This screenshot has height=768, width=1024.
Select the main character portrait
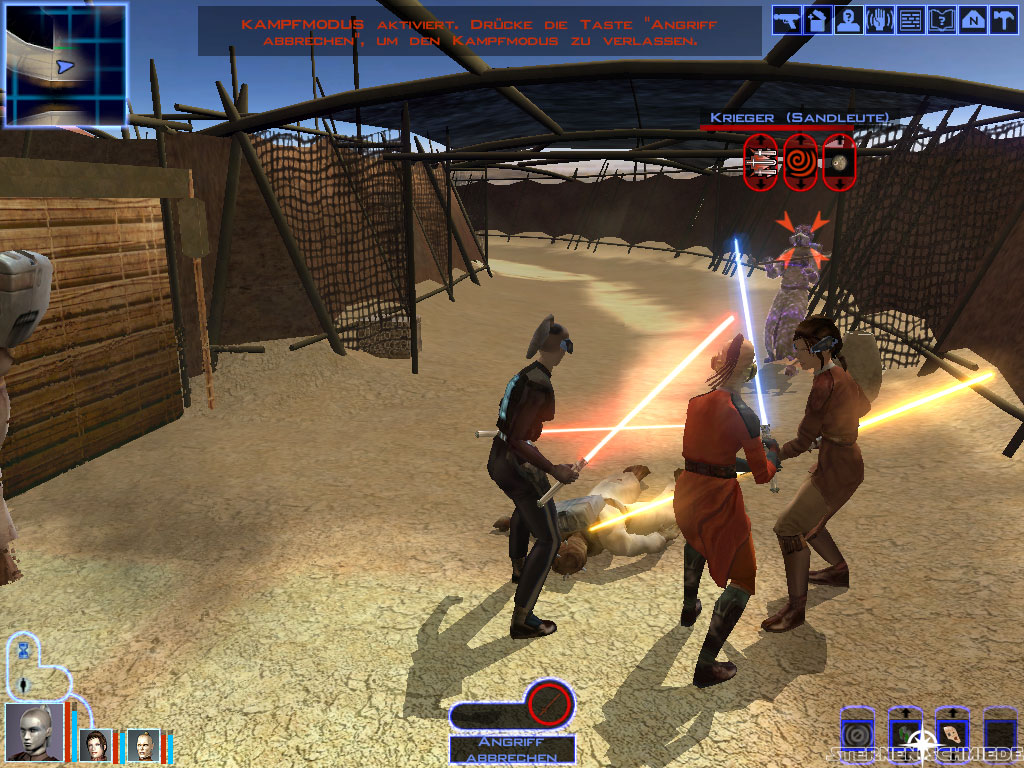(x=34, y=733)
